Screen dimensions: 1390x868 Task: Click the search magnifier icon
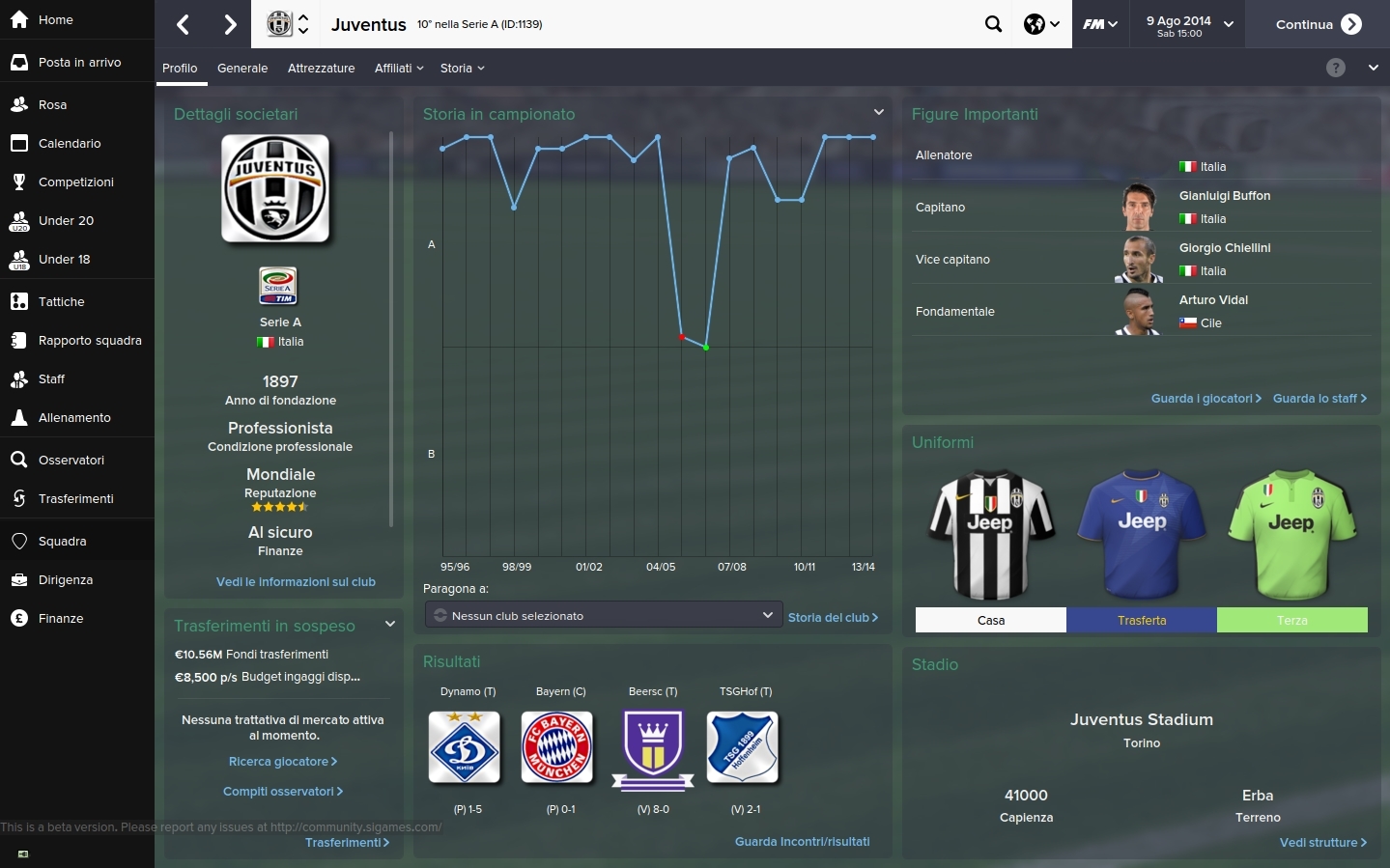coord(993,23)
